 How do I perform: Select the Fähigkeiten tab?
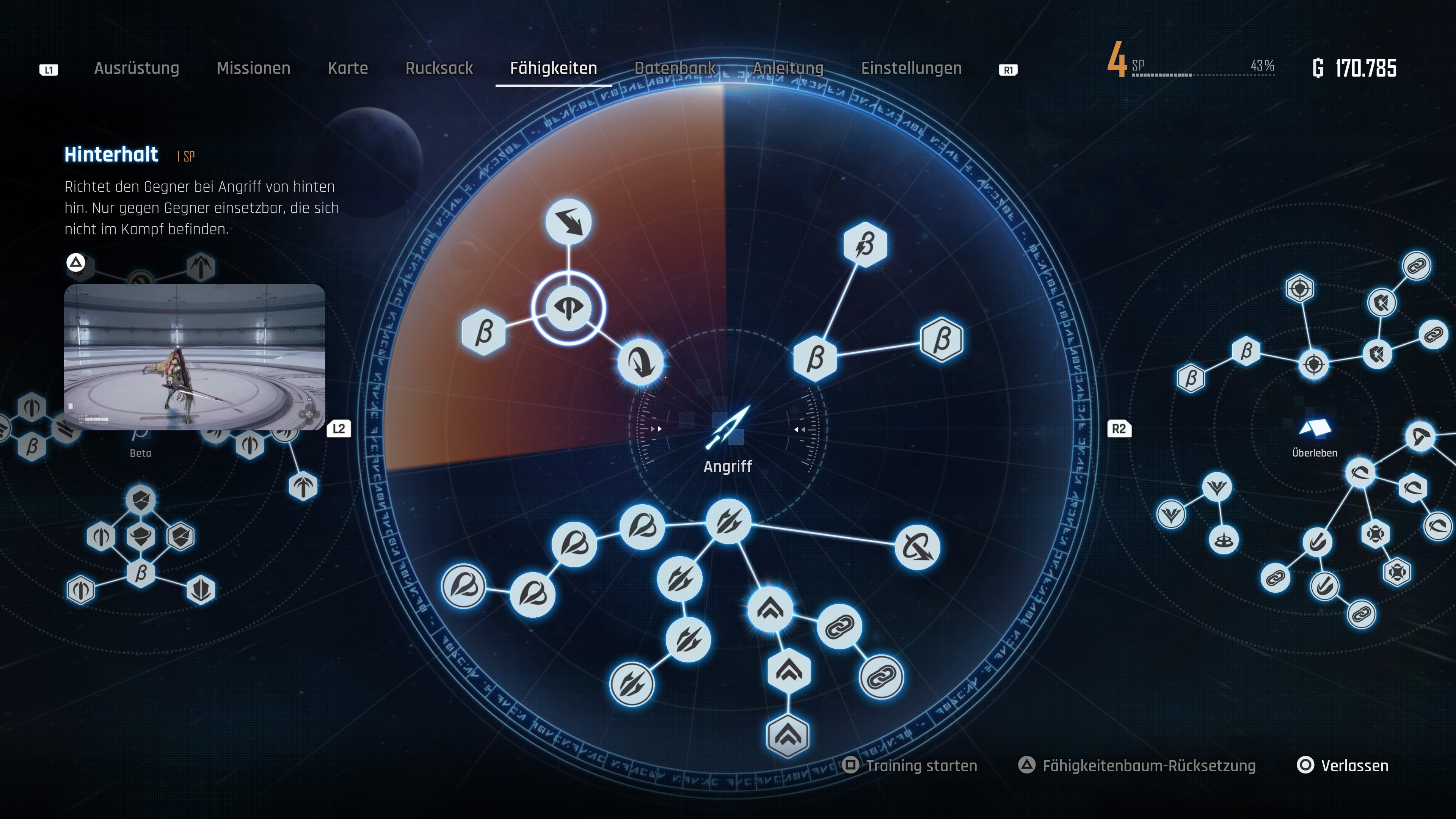(553, 68)
